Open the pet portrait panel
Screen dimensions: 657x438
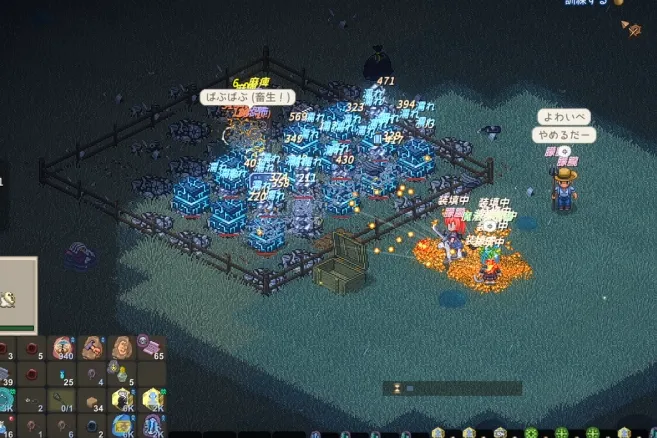point(17,296)
